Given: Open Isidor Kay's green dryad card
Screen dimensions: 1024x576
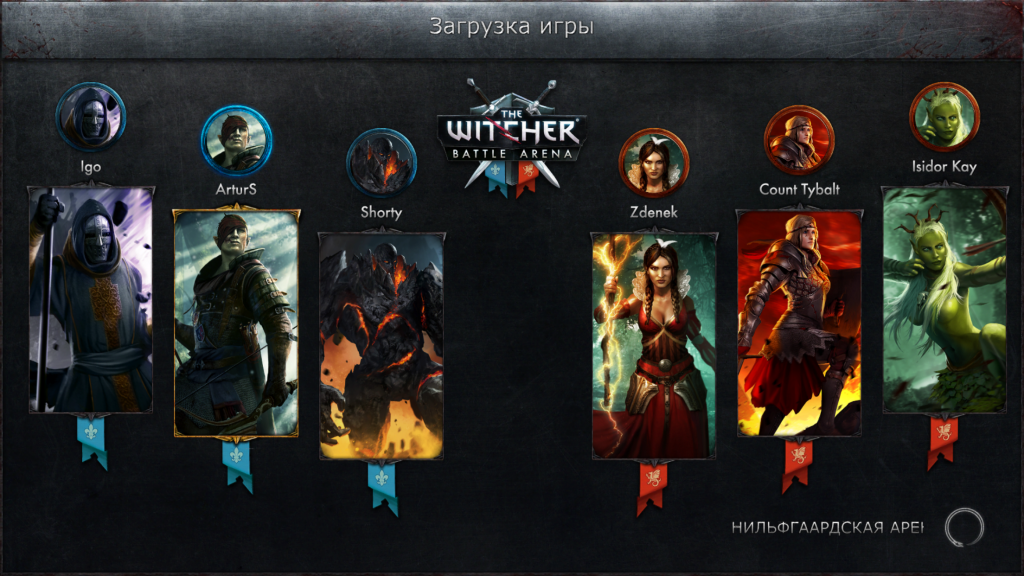Looking at the screenshot, I should 945,300.
